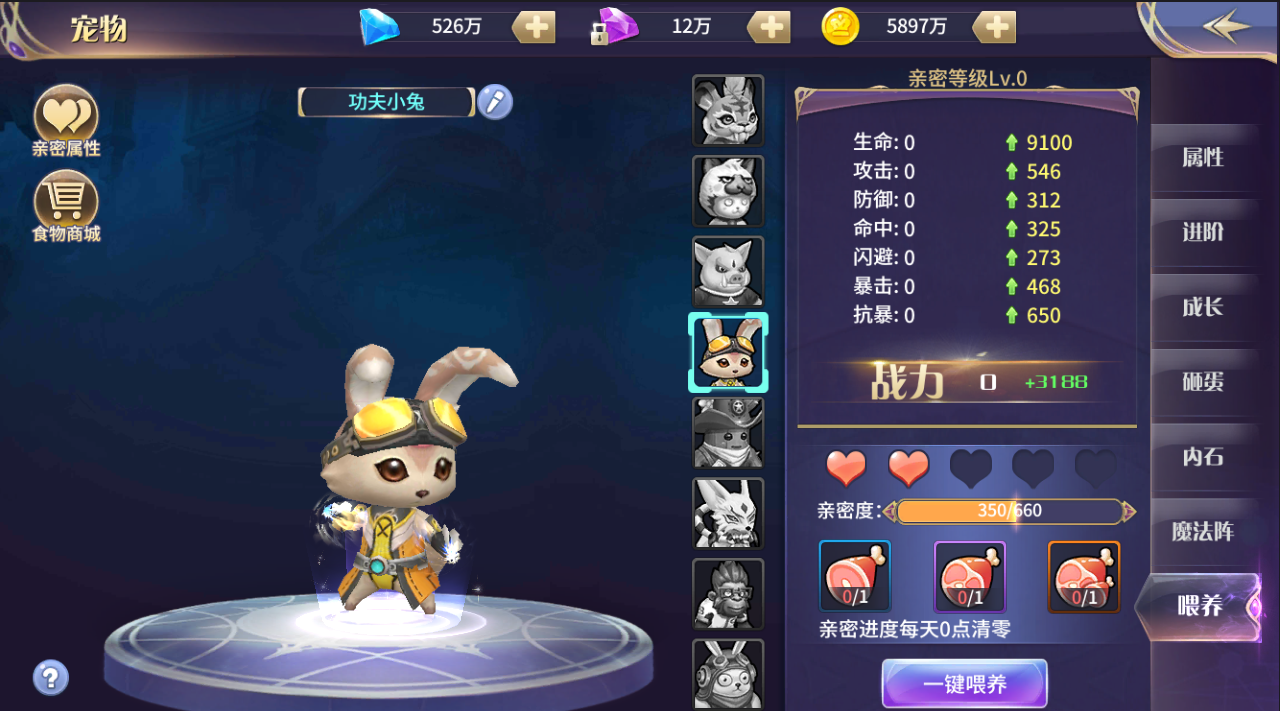This screenshot has height=711, width=1280.
Task: Select the orange-bordered meat food item
Action: pos(1084,576)
